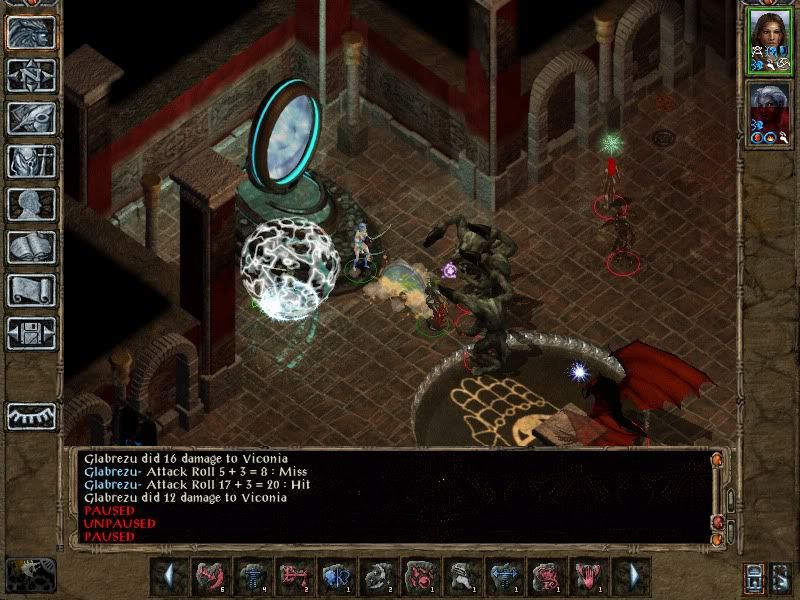
Task: Open the journal with quill icon
Action: point(30,118)
